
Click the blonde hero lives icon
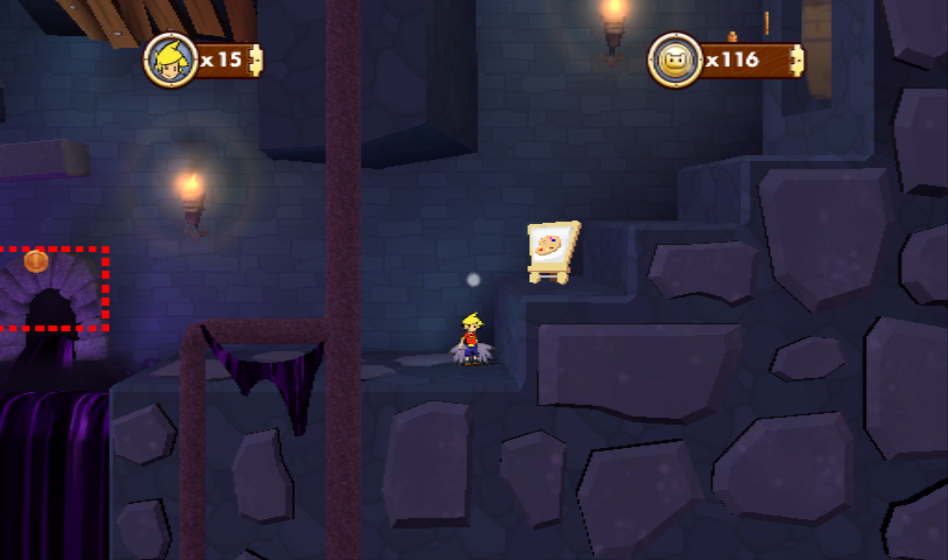171,60
